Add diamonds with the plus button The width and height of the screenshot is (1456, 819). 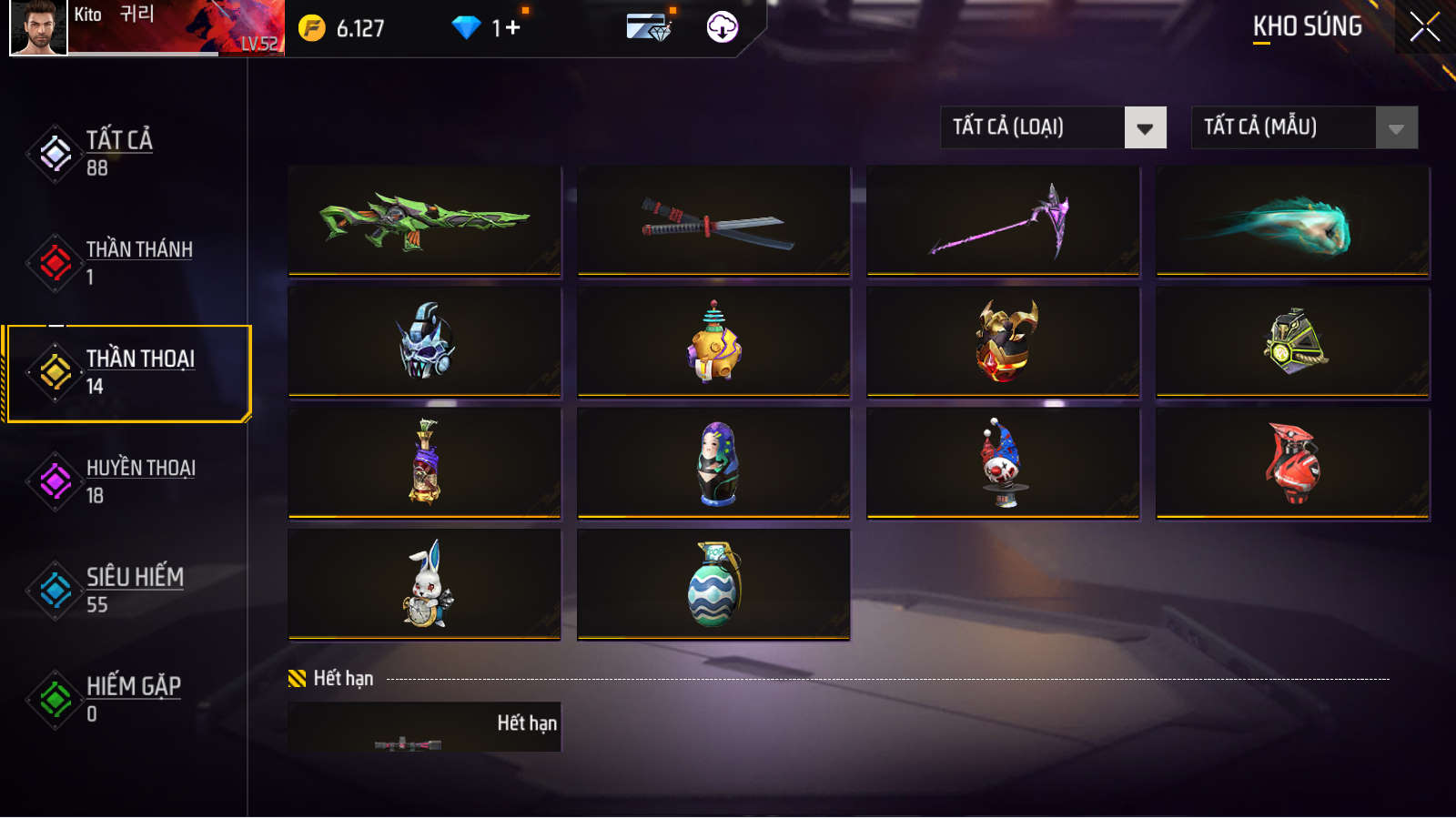click(513, 28)
